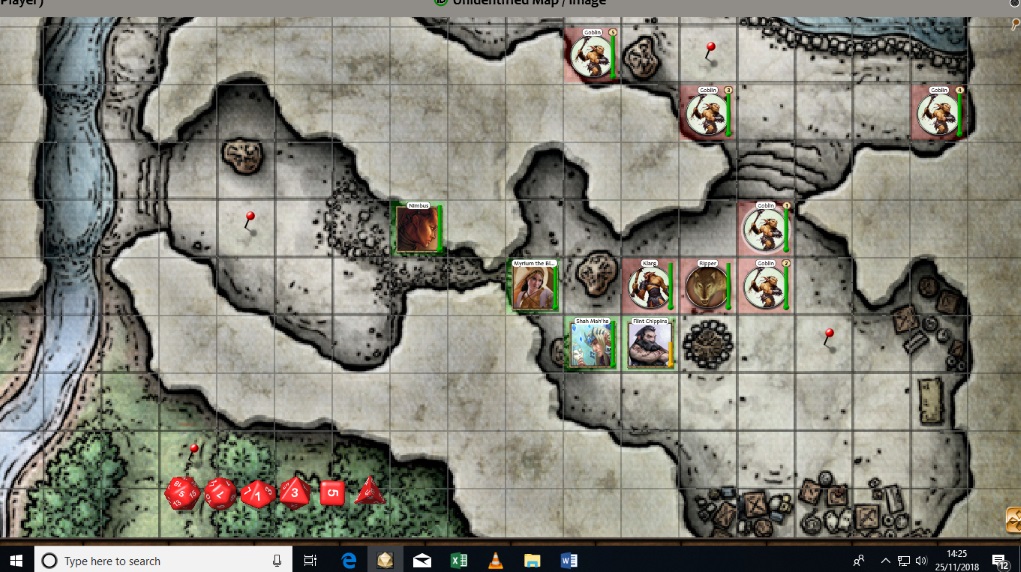This screenshot has height=572, width=1021.
Task: Pick the red d20 die
Action: 182,492
